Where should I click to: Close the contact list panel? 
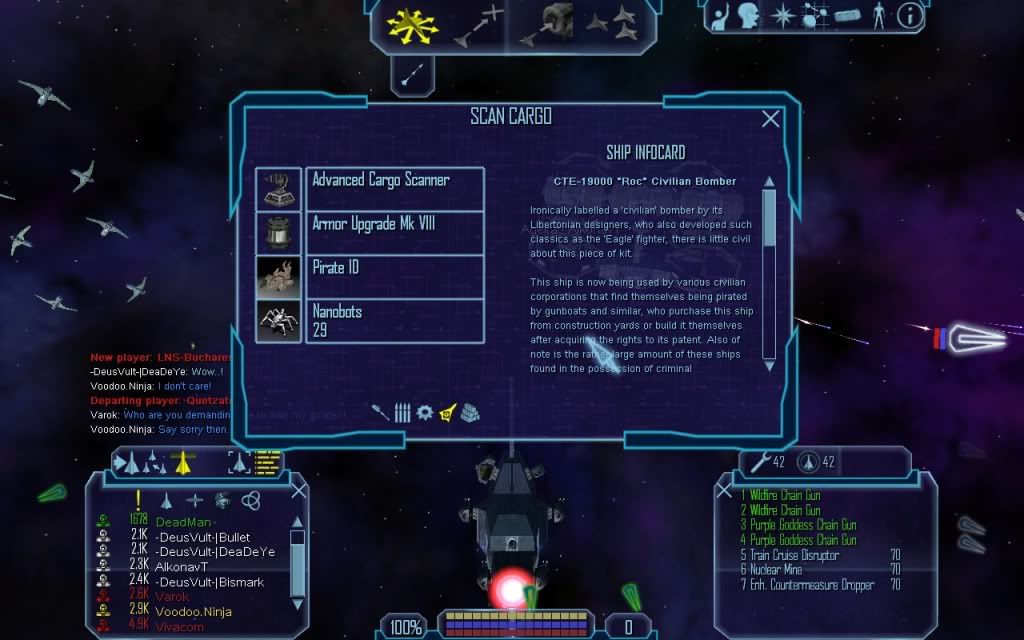tap(298, 490)
